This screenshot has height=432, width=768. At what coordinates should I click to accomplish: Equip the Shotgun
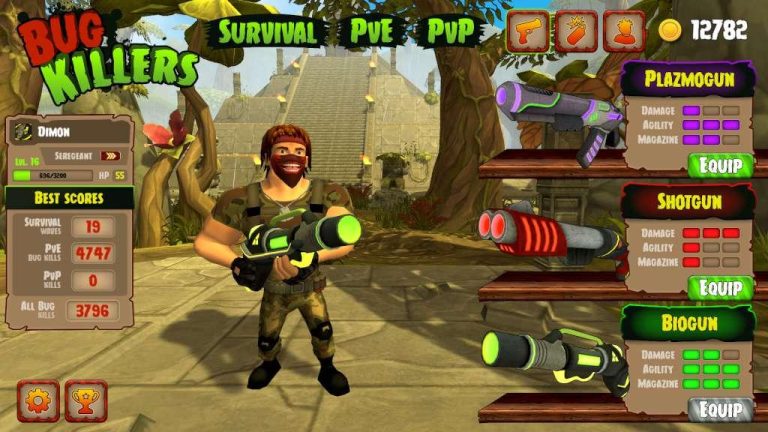coord(720,287)
